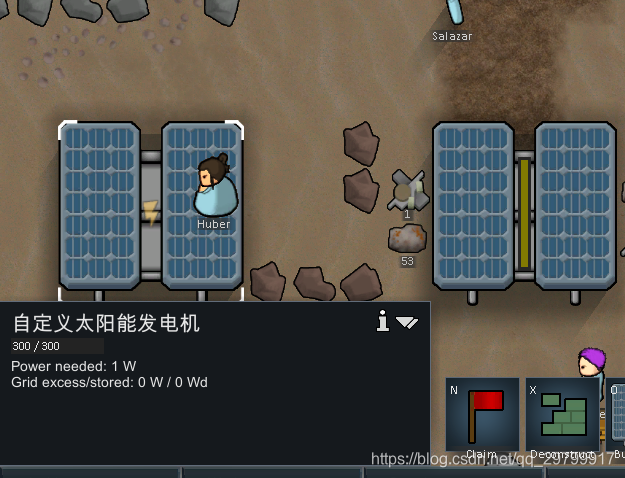Open the info card for the solar generator
625x478 pixels.
(x=382, y=321)
